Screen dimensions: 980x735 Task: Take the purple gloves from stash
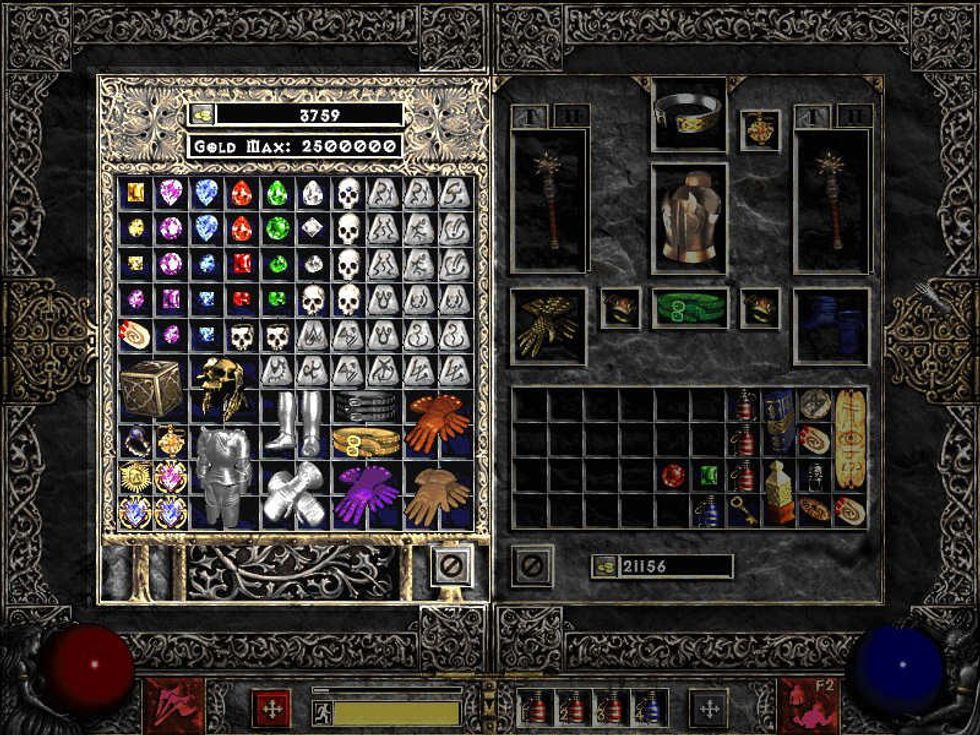coord(366,493)
